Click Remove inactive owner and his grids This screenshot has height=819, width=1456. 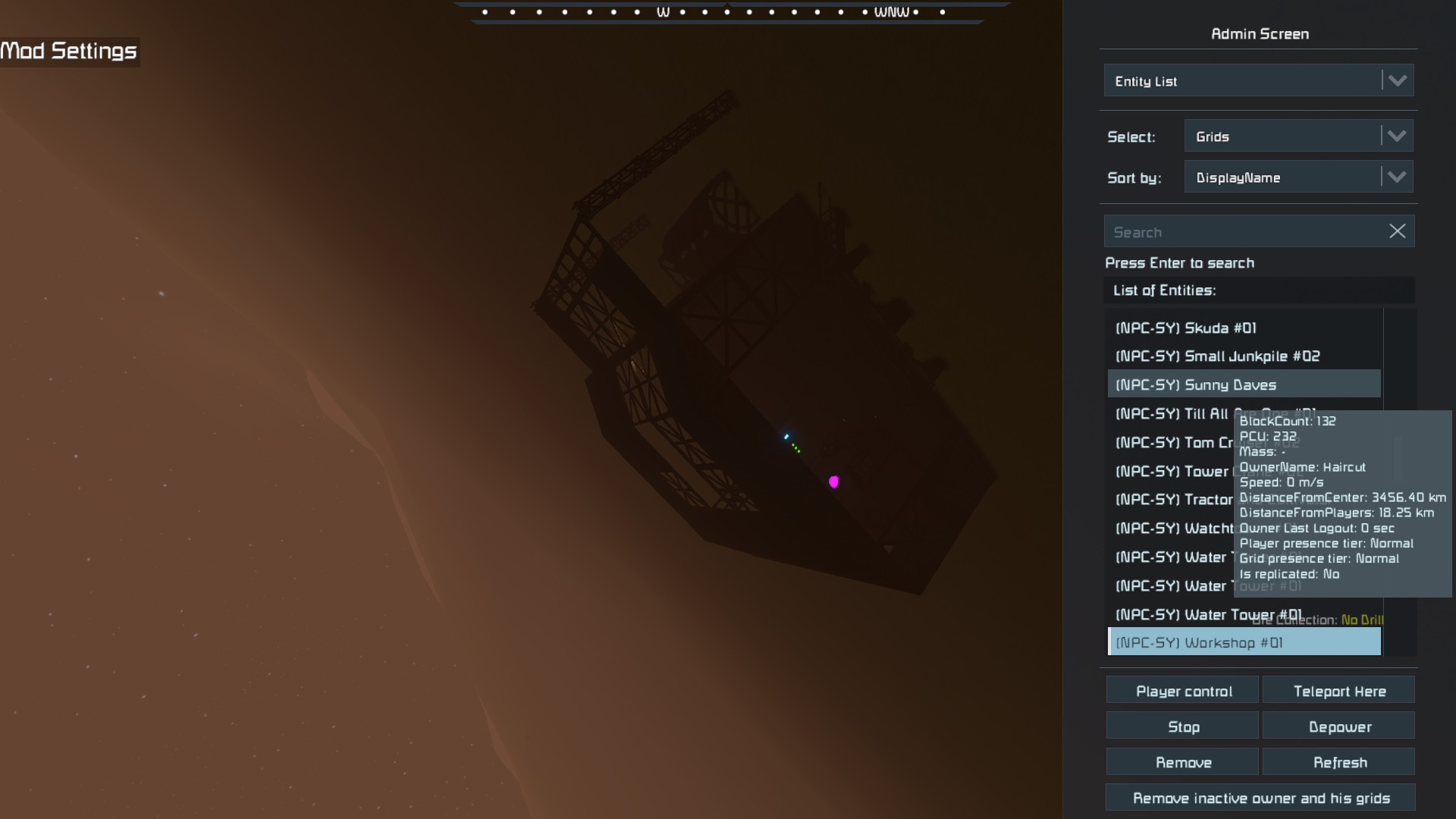click(1260, 799)
